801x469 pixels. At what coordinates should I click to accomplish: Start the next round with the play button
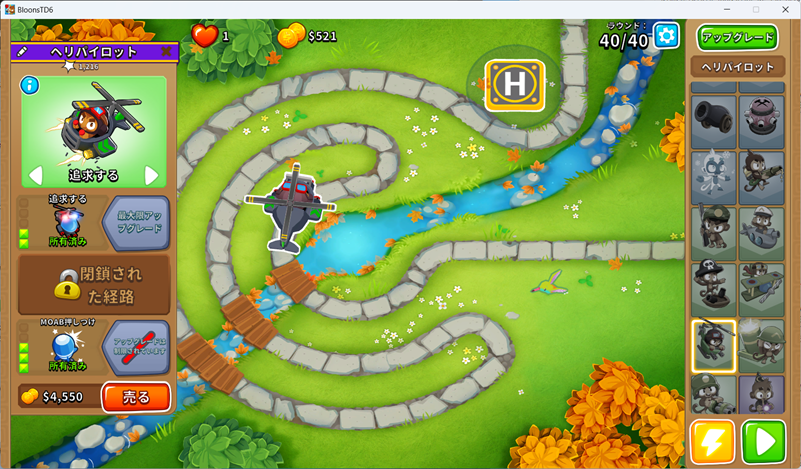pos(766,442)
